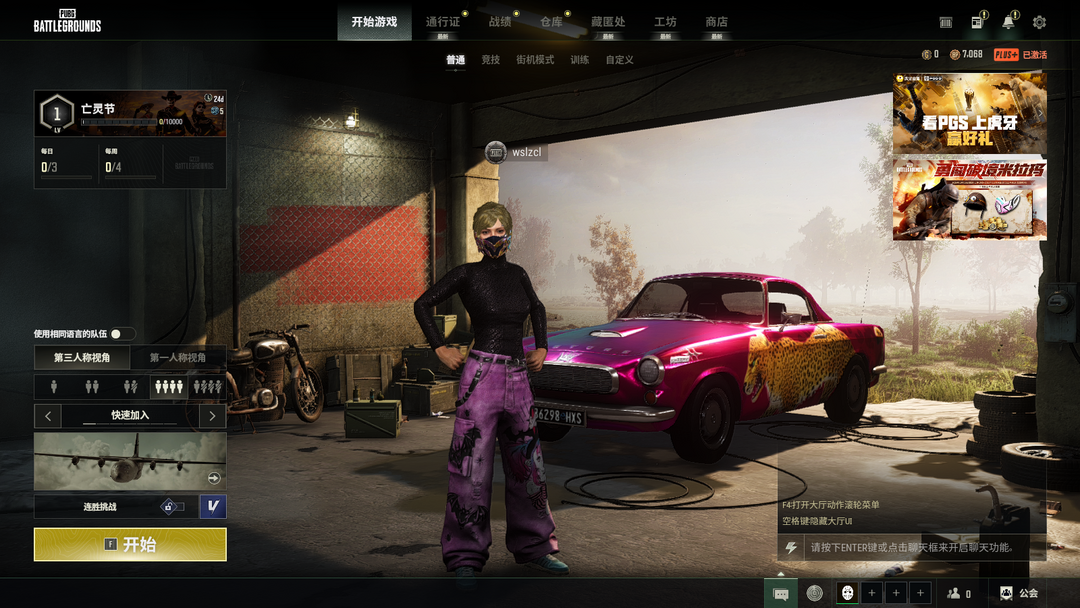Image resolution: width=1080 pixels, height=608 pixels.
Task: Switch to the 战绩 career tab
Action: pos(500,22)
